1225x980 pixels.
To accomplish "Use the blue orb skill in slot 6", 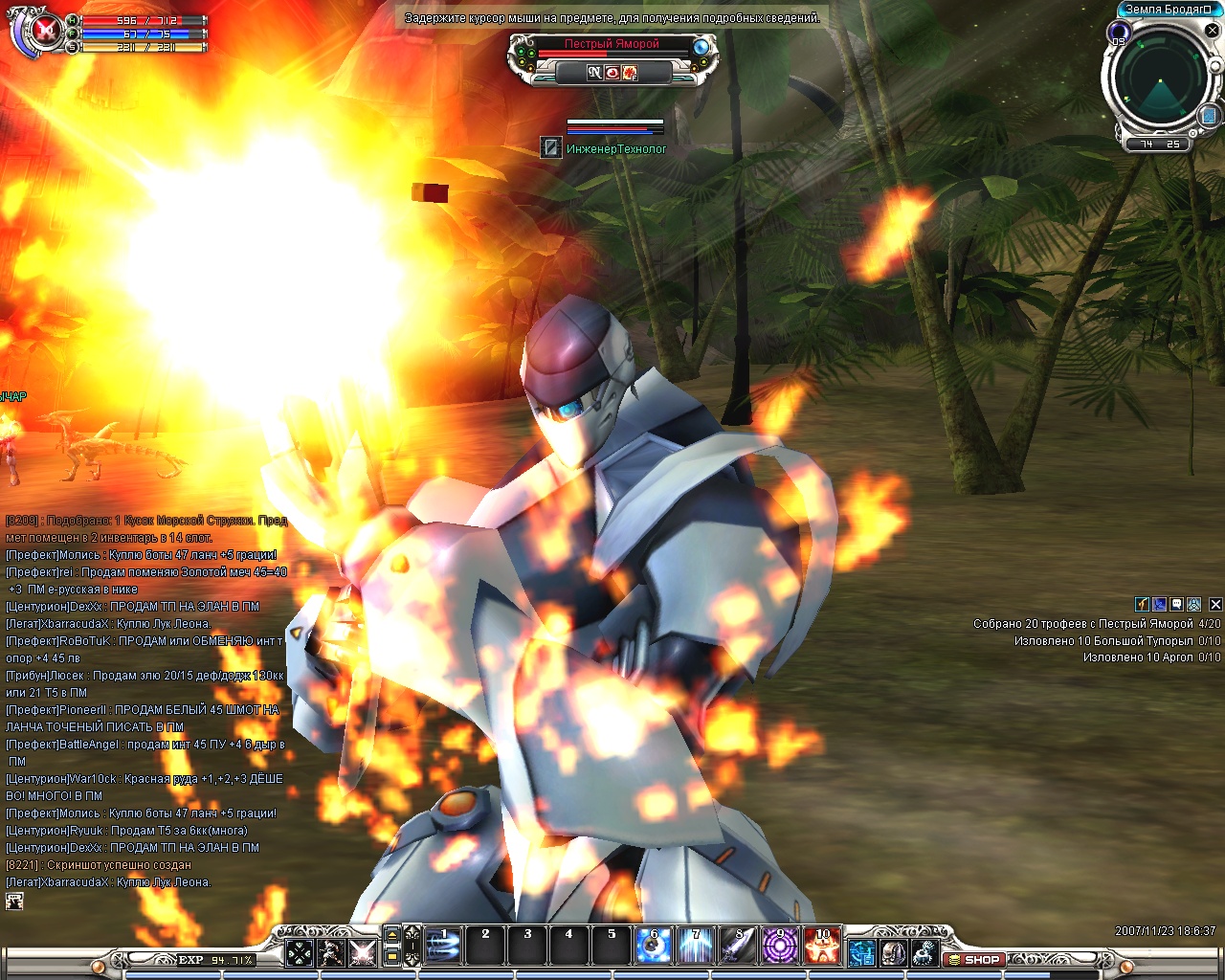I will click(654, 946).
